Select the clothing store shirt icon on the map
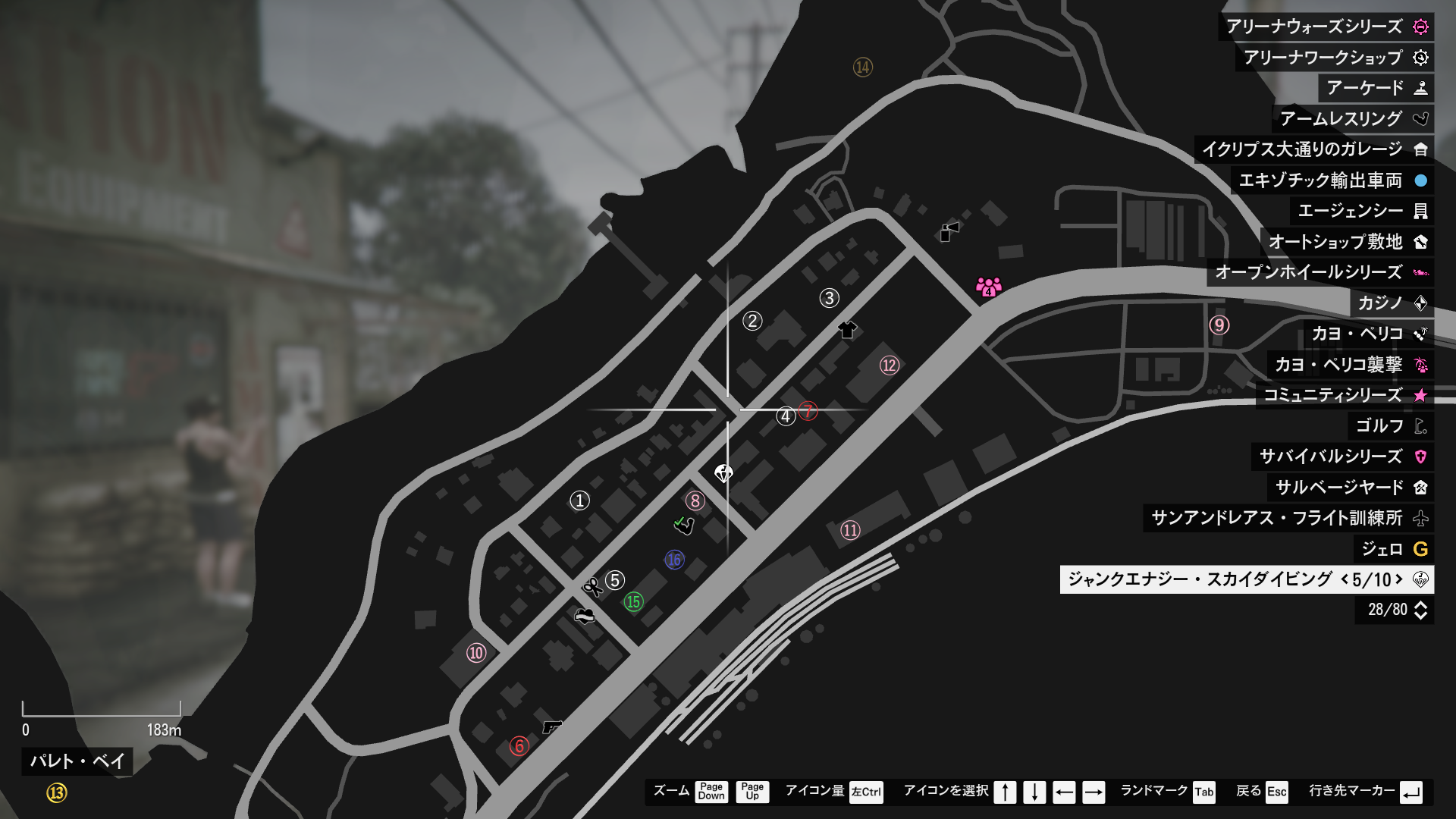Screen dimensions: 1456x819 click(848, 331)
